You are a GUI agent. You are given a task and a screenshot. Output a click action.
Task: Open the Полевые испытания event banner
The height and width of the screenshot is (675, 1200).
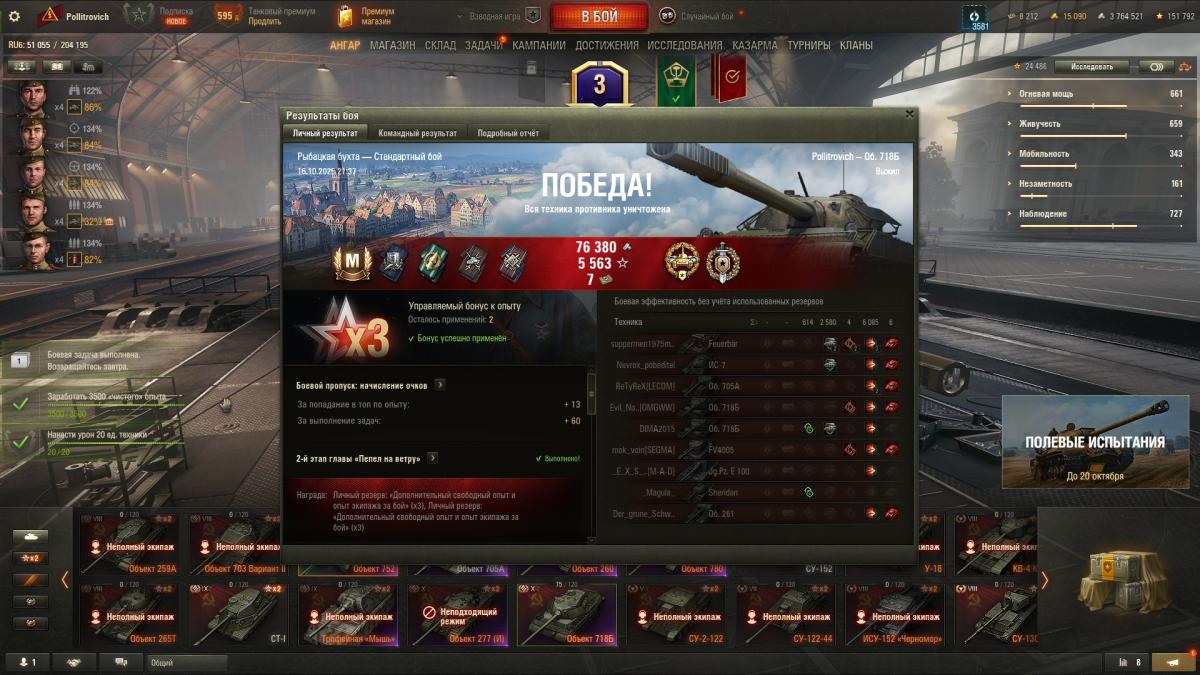(x=1095, y=441)
